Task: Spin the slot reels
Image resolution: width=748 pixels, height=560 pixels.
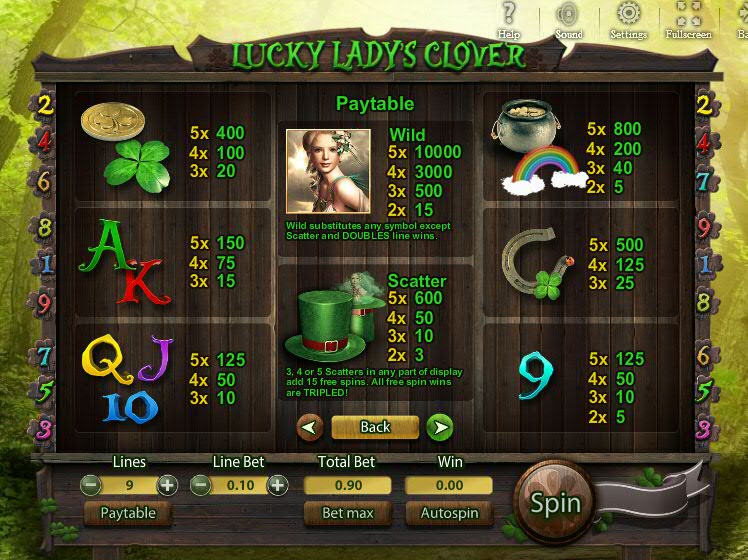Action: click(555, 502)
